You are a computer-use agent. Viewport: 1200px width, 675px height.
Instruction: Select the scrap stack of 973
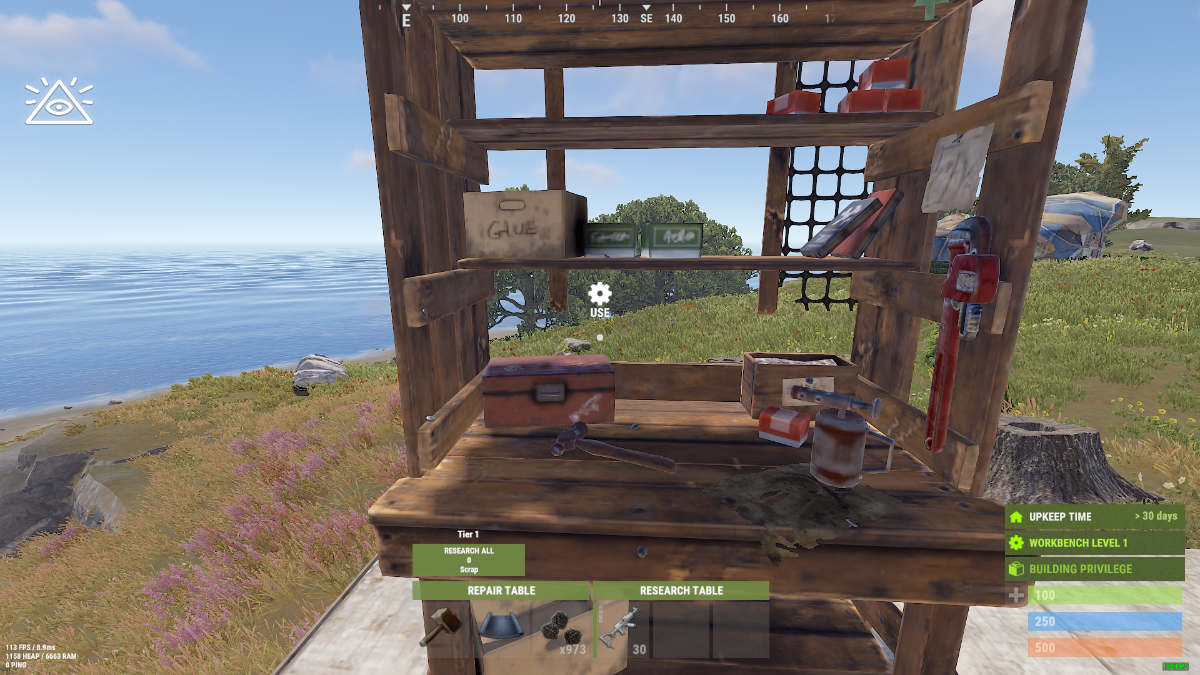(561, 629)
